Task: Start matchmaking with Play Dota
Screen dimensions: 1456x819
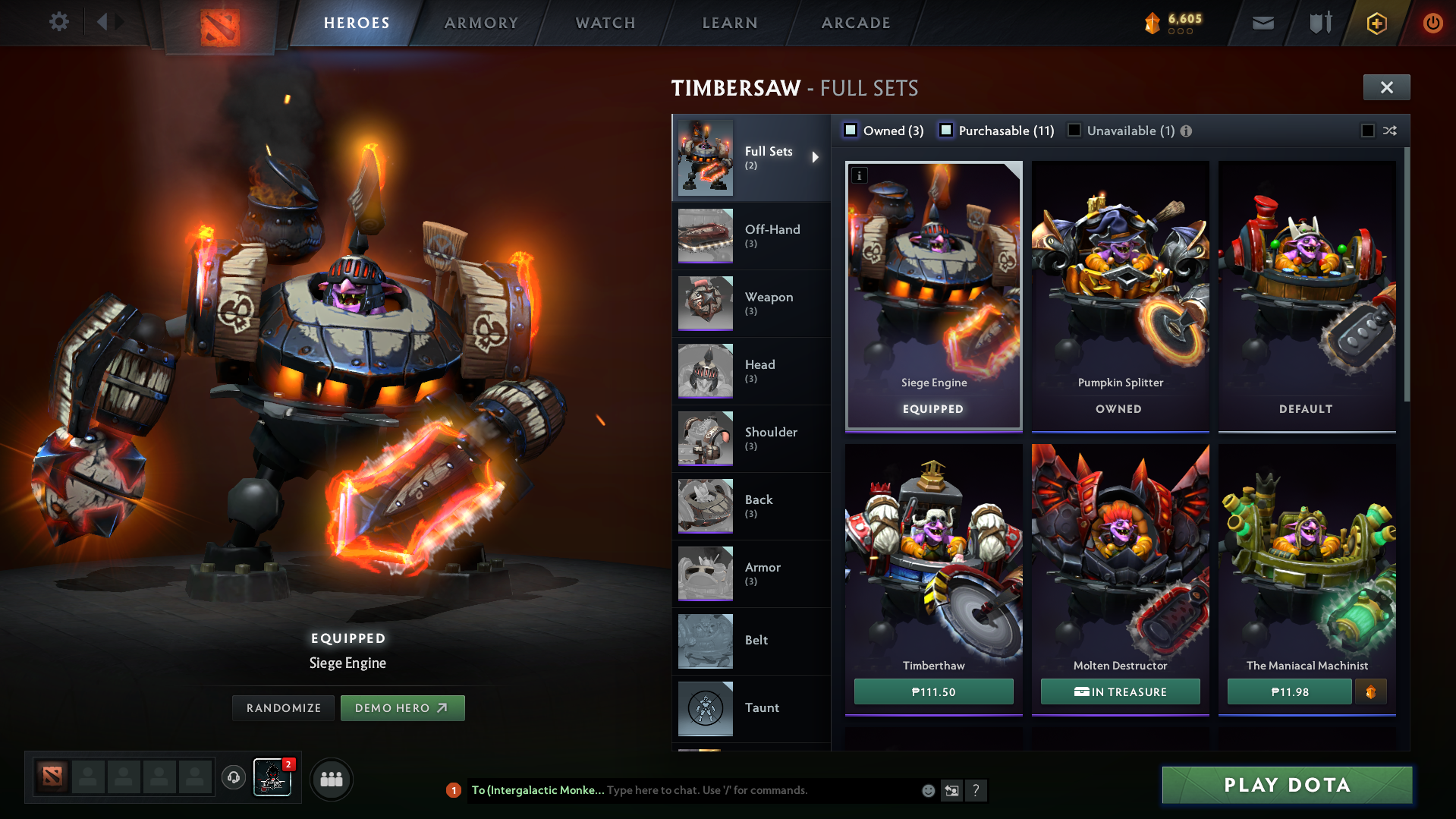Action: pos(1287,785)
